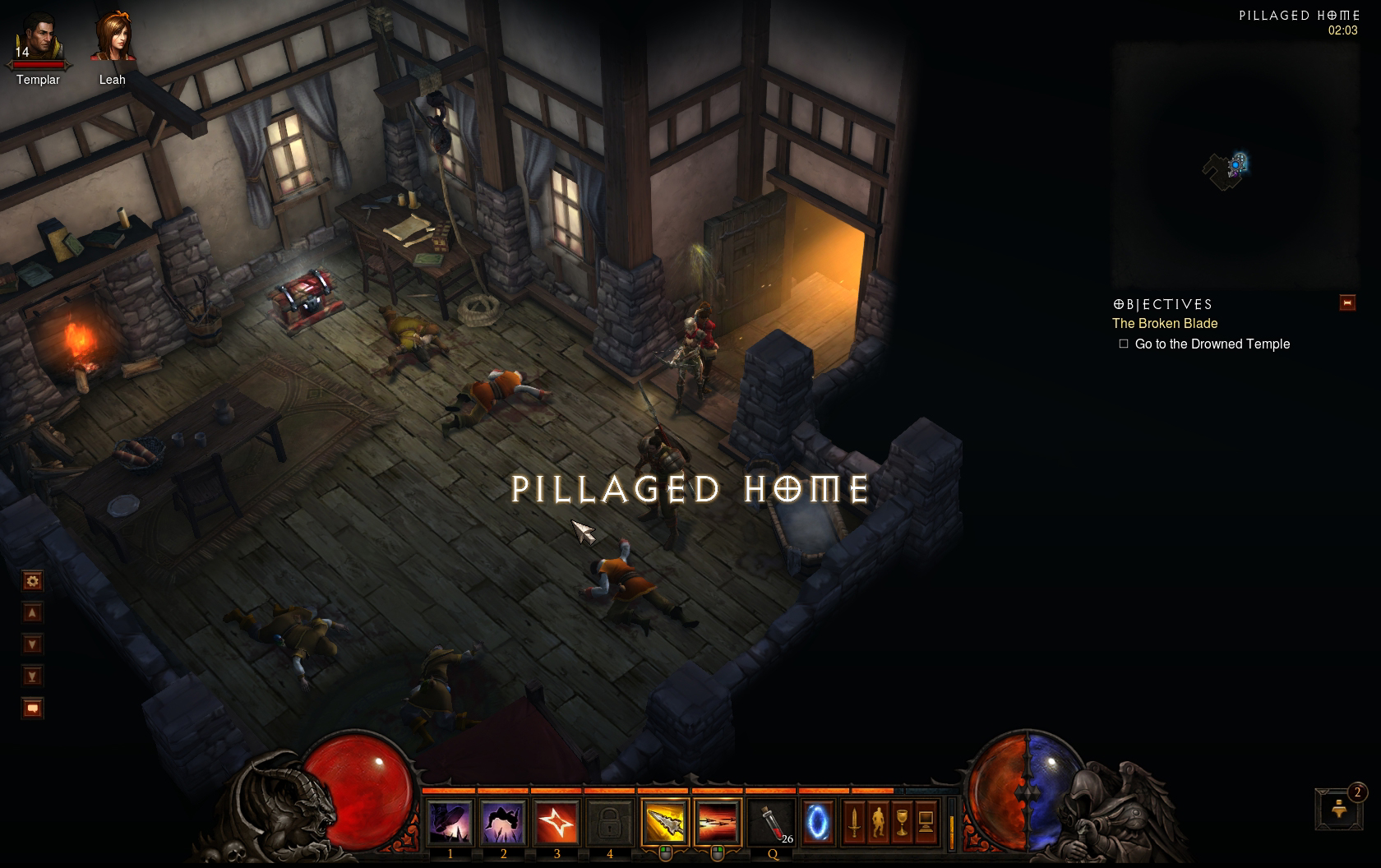Jump chat to the latest message
Viewport: 1381px width, 868px height.
[33, 676]
